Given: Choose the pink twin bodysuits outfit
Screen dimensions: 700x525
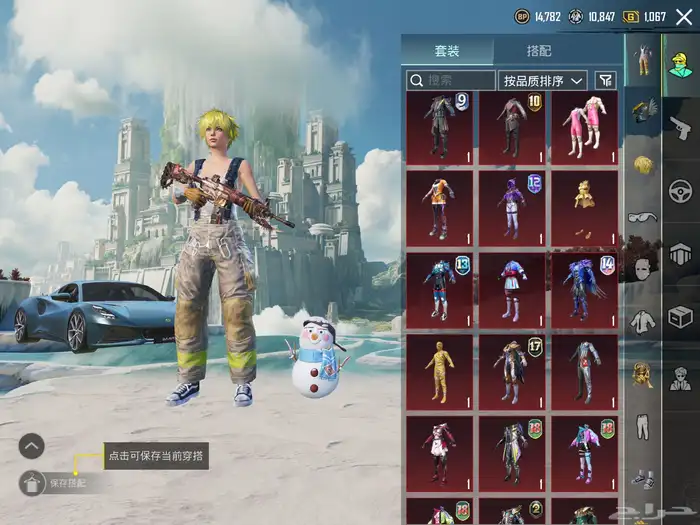Looking at the screenshot, I should click(584, 128).
